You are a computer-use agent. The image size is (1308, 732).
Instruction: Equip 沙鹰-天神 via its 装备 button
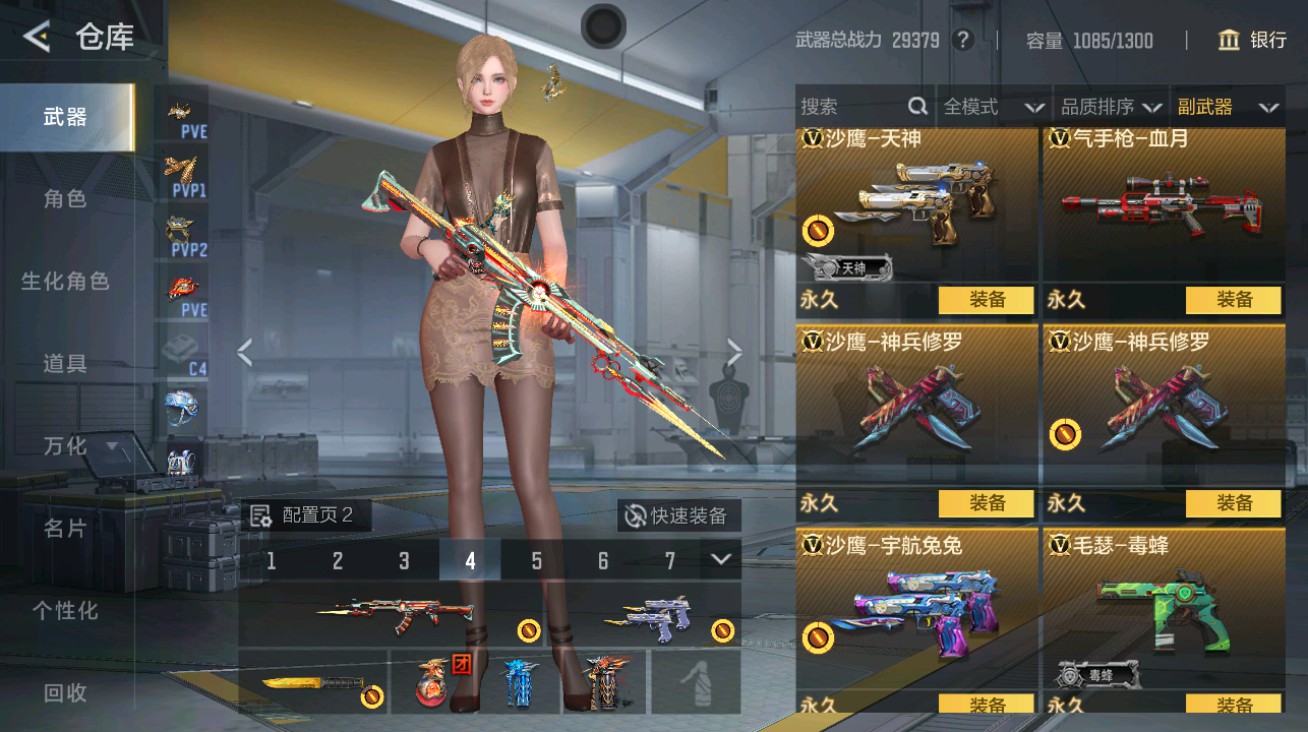(988, 299)
